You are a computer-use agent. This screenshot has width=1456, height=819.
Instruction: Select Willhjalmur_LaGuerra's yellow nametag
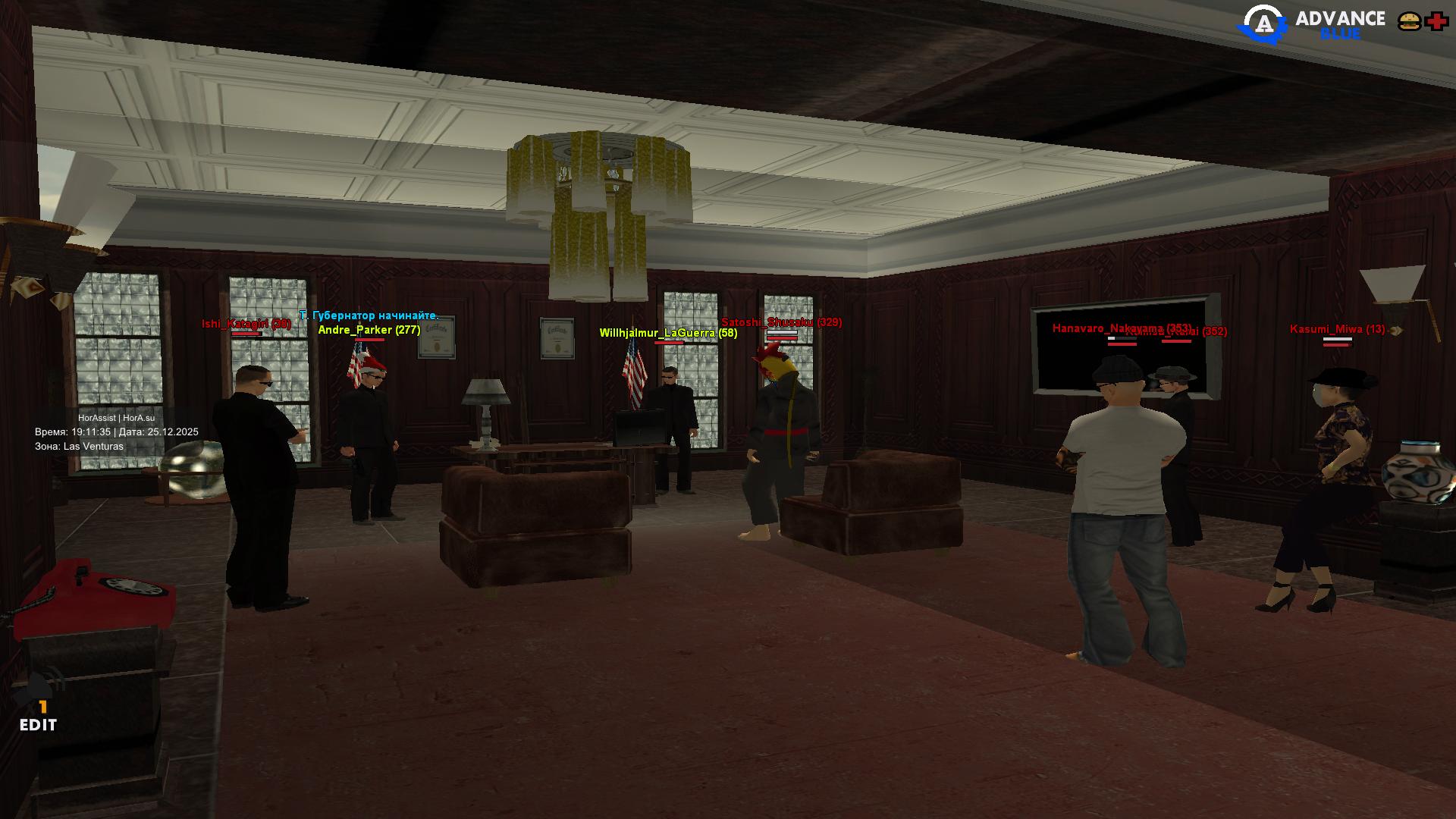(667, 332)
